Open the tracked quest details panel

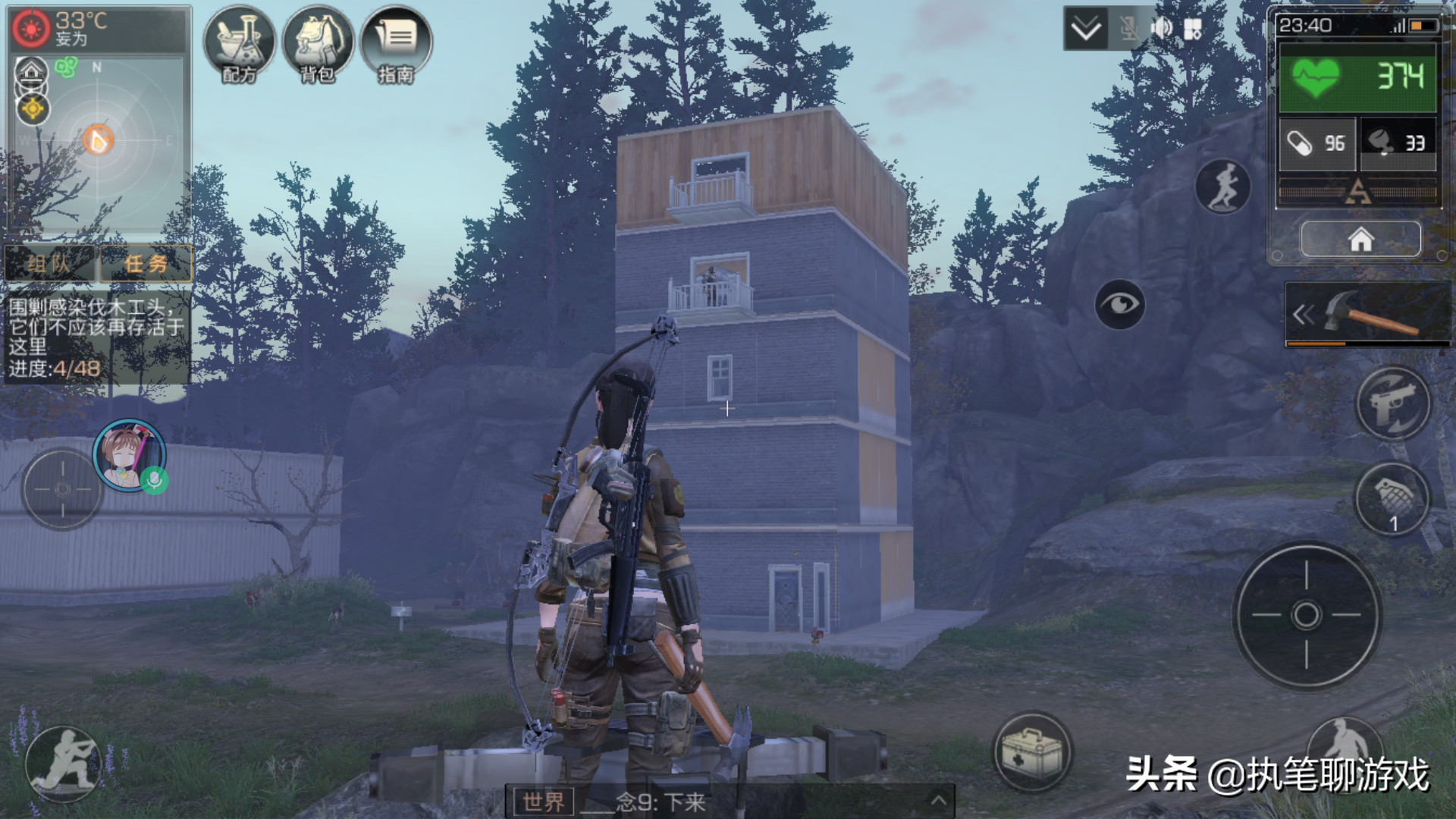[96, 337]
